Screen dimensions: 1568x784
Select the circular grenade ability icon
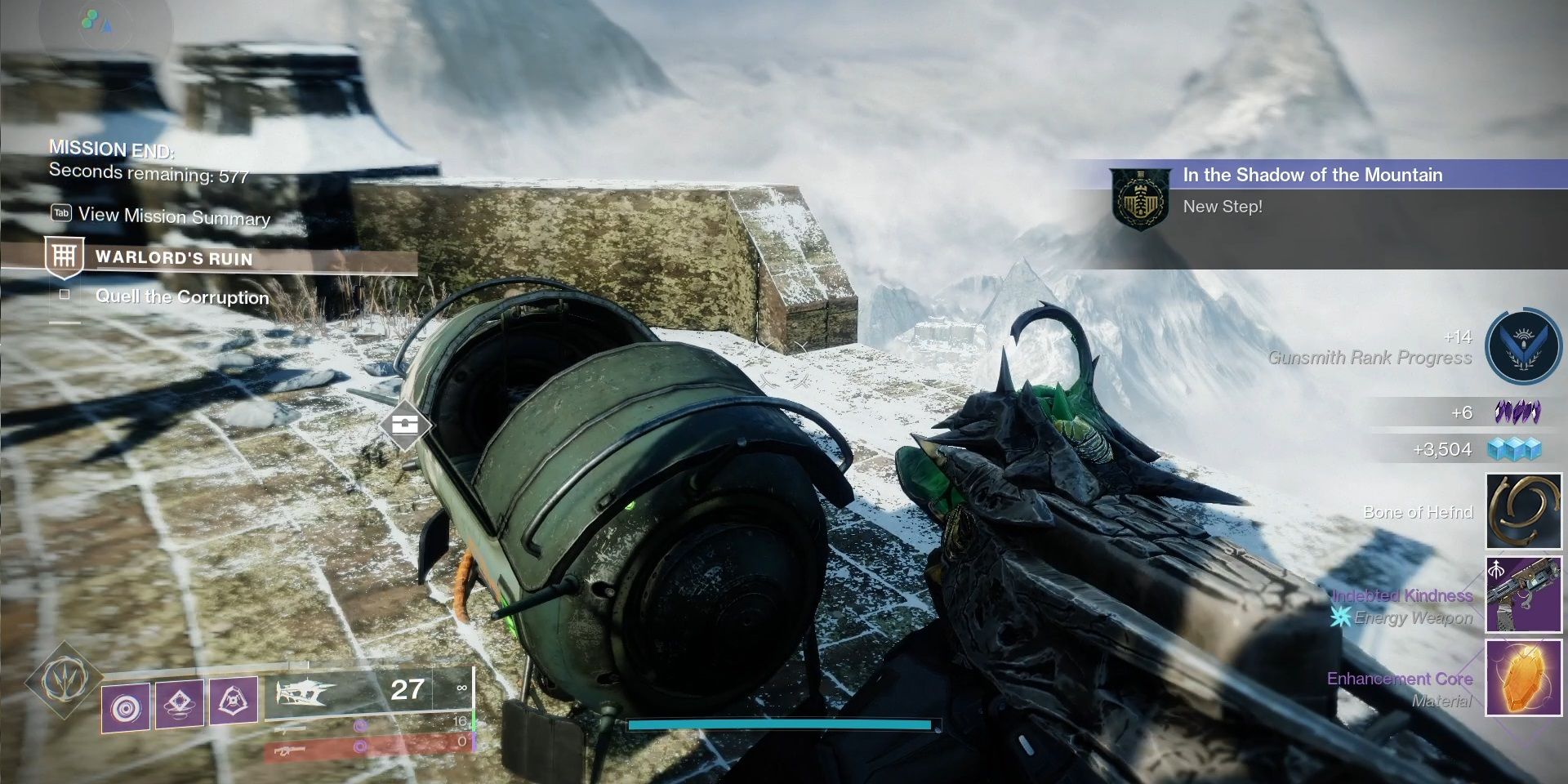tap(126, 707)
